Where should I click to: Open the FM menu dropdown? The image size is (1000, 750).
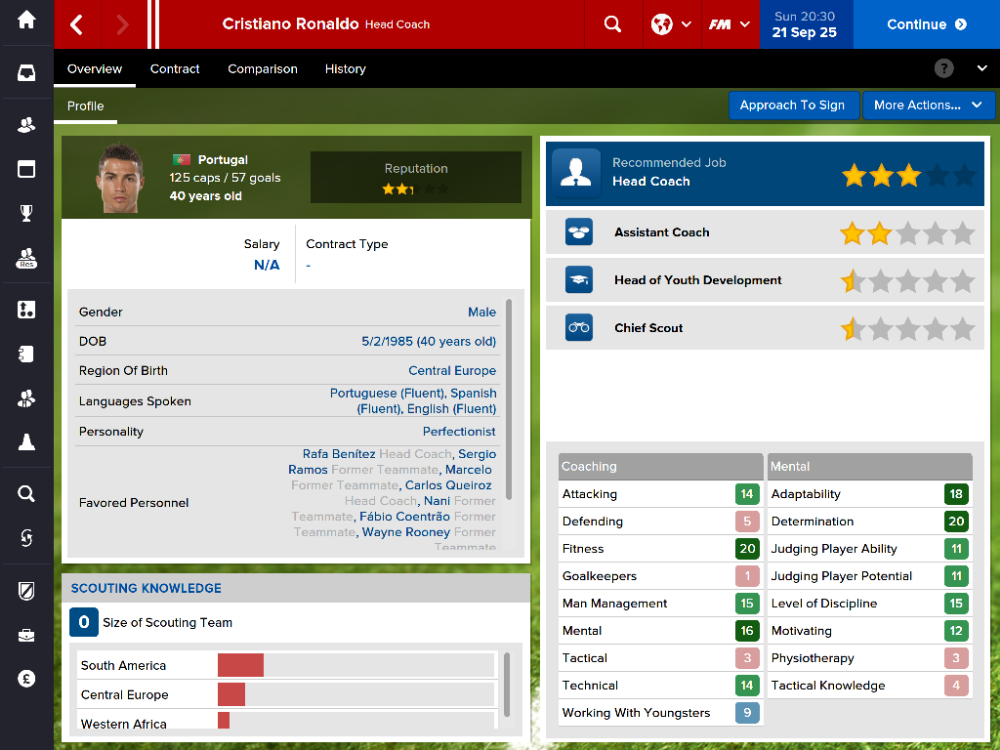click(729, 24)
